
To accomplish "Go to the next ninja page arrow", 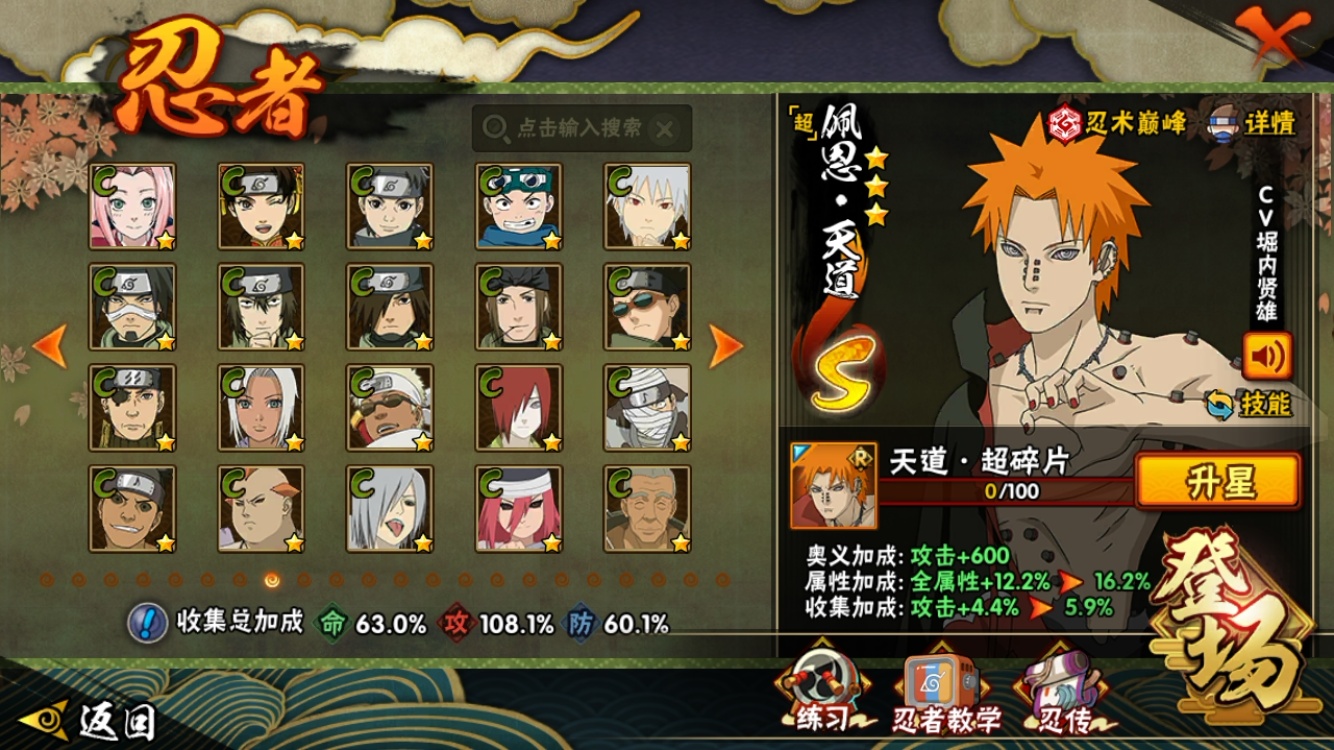I will pyautogui.click(x=726, y=345).
